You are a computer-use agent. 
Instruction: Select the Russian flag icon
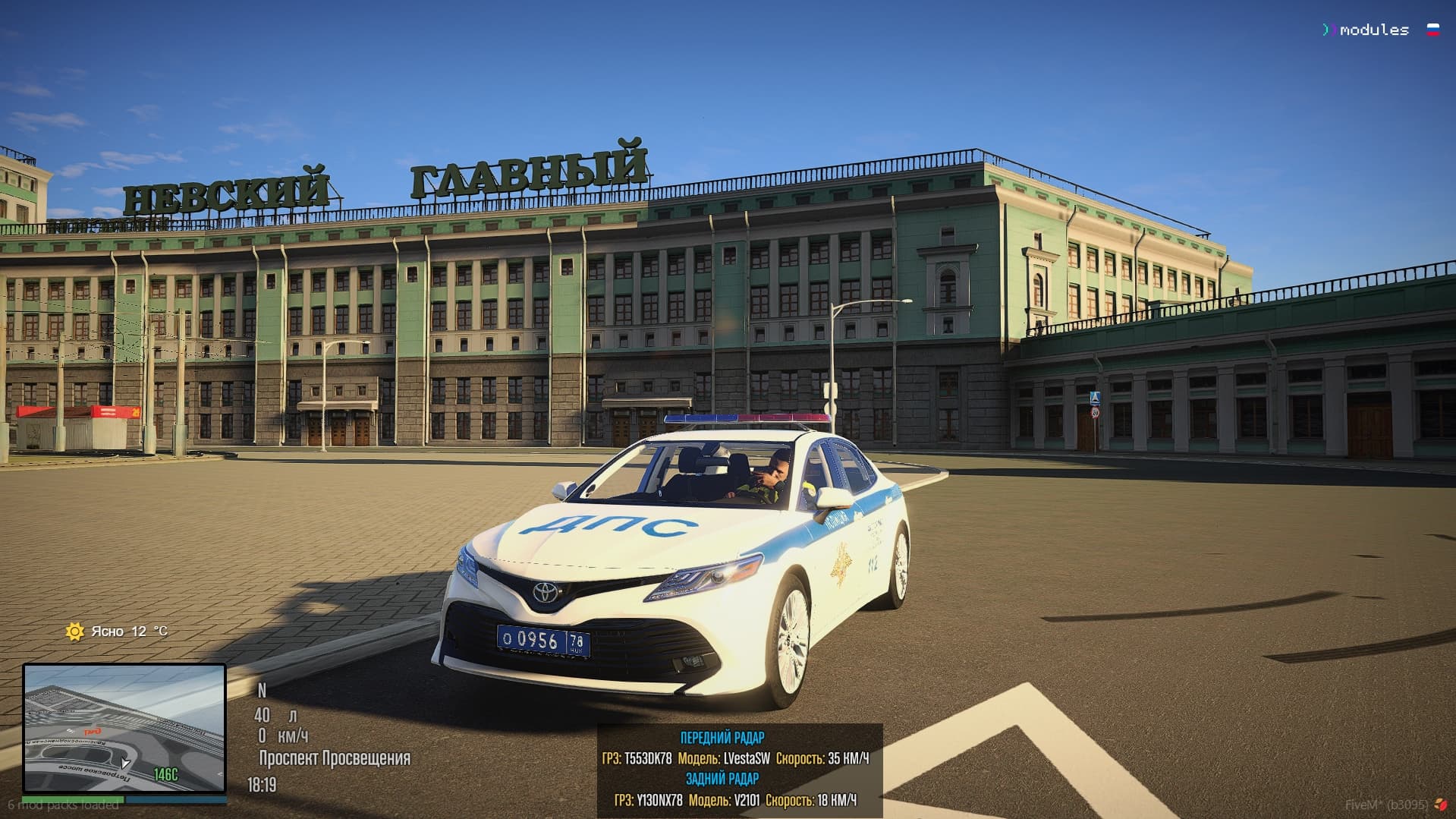(1433, 30)
